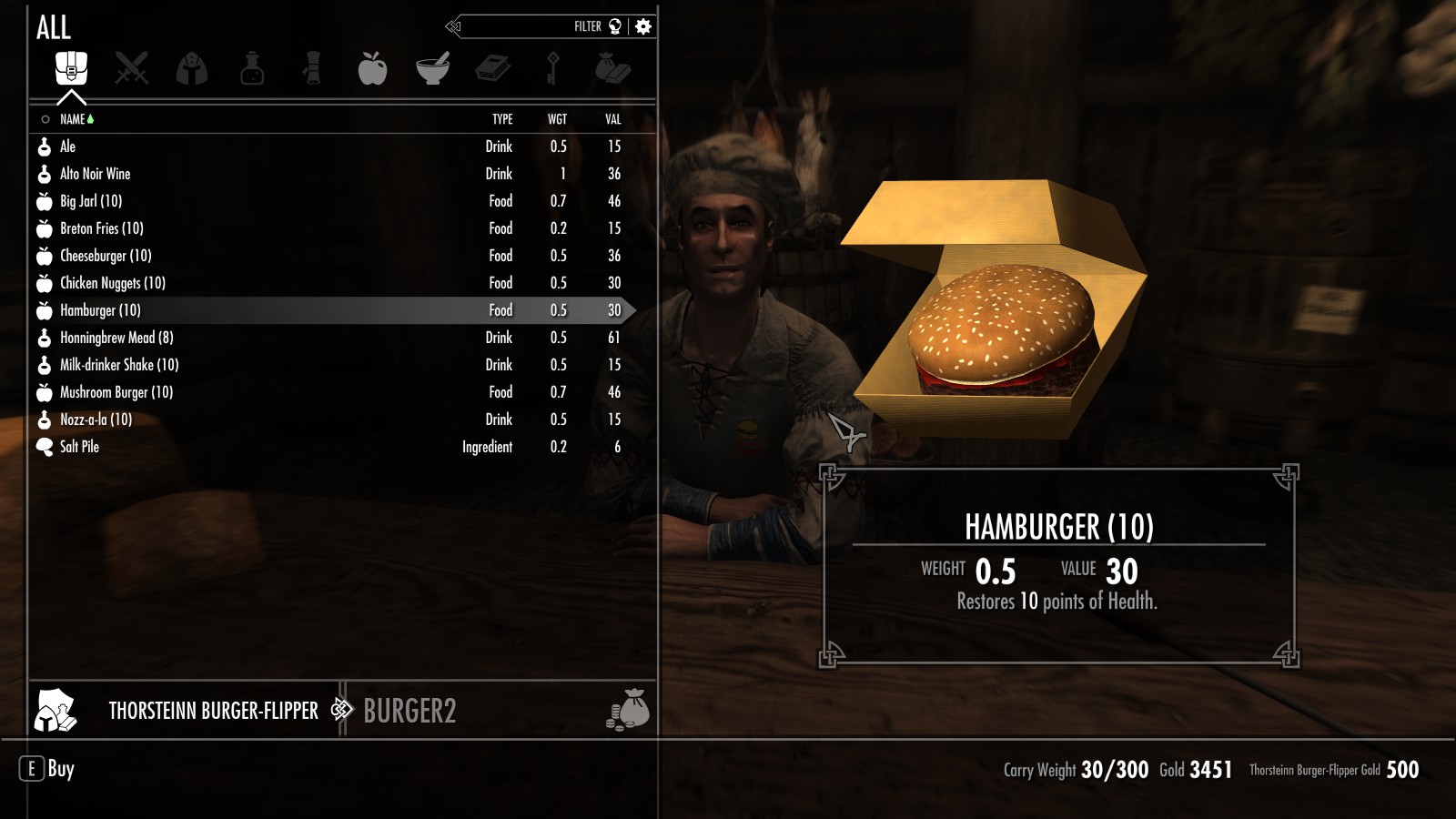Open the armor helmet category tab
The height and width of the screenshot is (819, 1456).
(192, 68)
